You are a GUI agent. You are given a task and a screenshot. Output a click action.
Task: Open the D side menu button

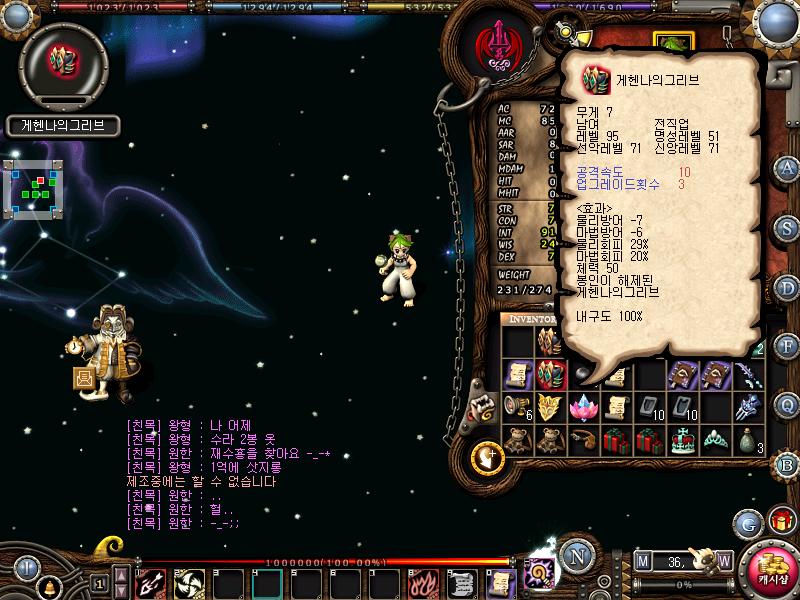click(787, 286)
